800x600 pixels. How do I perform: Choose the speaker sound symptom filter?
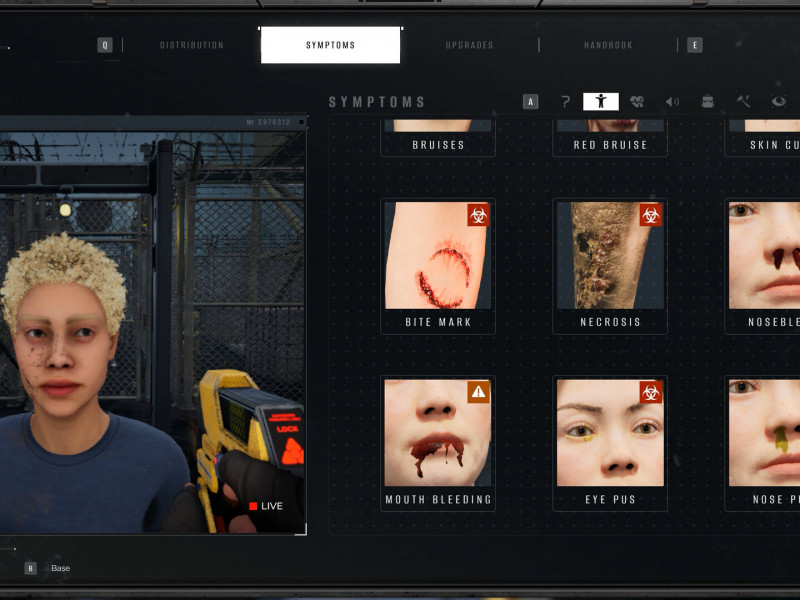click(x=672, y=101)
